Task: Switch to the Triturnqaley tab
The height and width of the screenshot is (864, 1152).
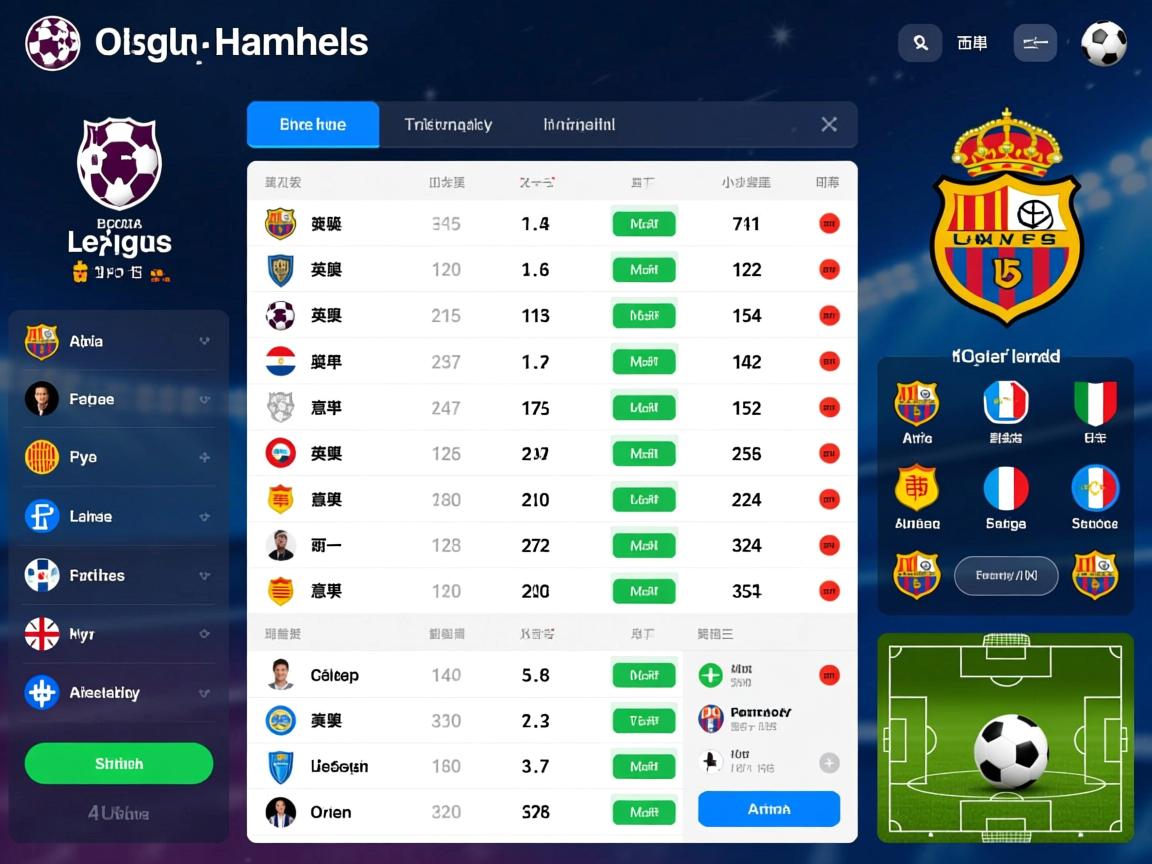Action: (x=448, y=125)
